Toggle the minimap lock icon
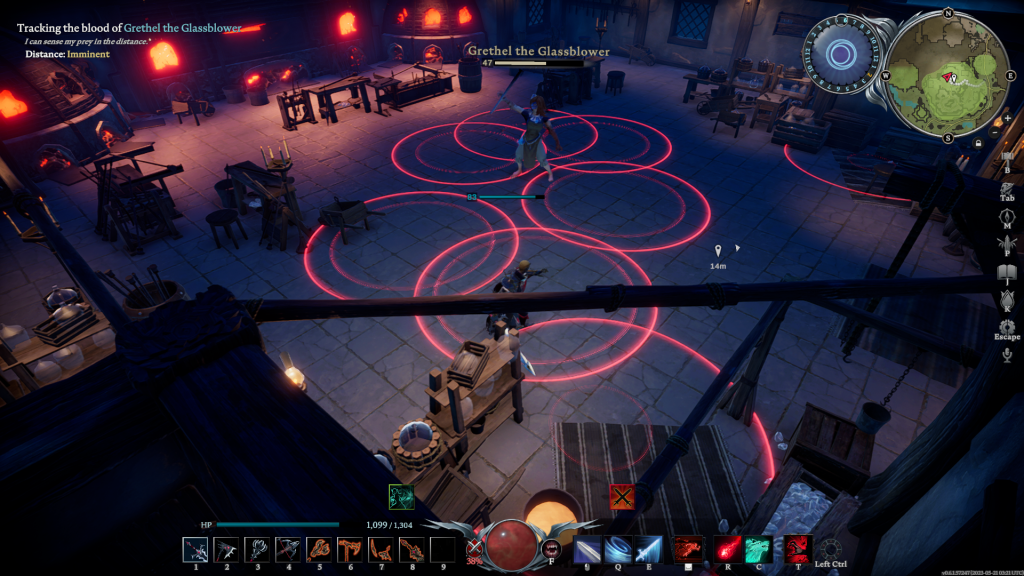 pyautogui.click(x=977, y=143)
